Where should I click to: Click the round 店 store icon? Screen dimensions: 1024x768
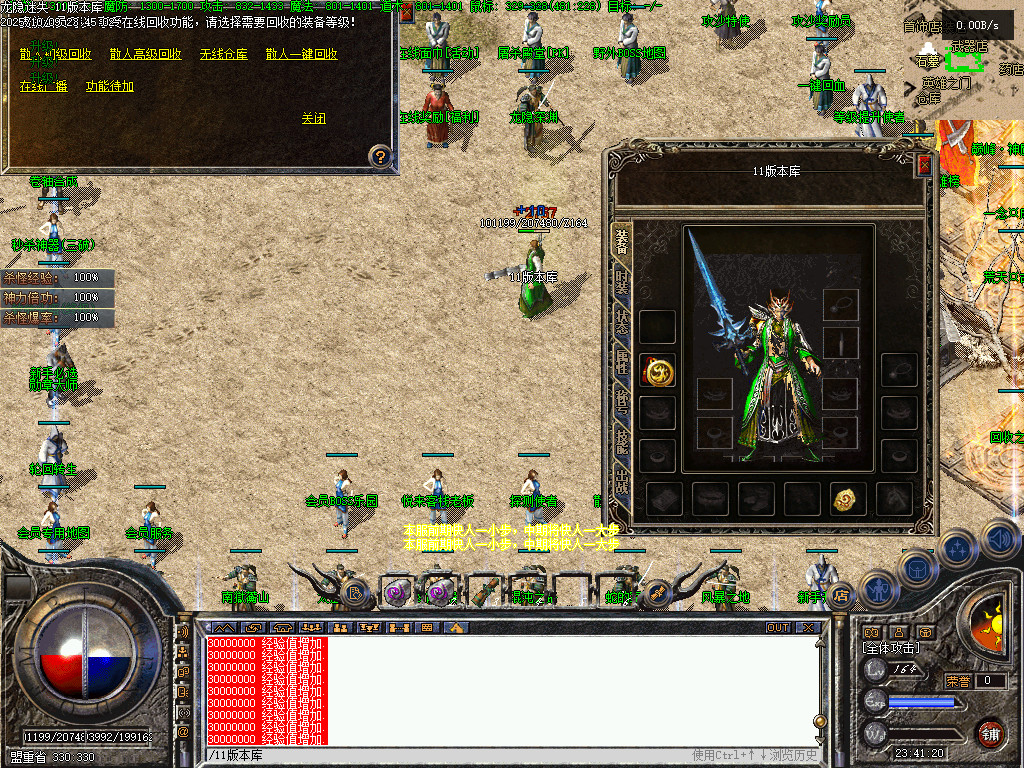tap(841, 595)
